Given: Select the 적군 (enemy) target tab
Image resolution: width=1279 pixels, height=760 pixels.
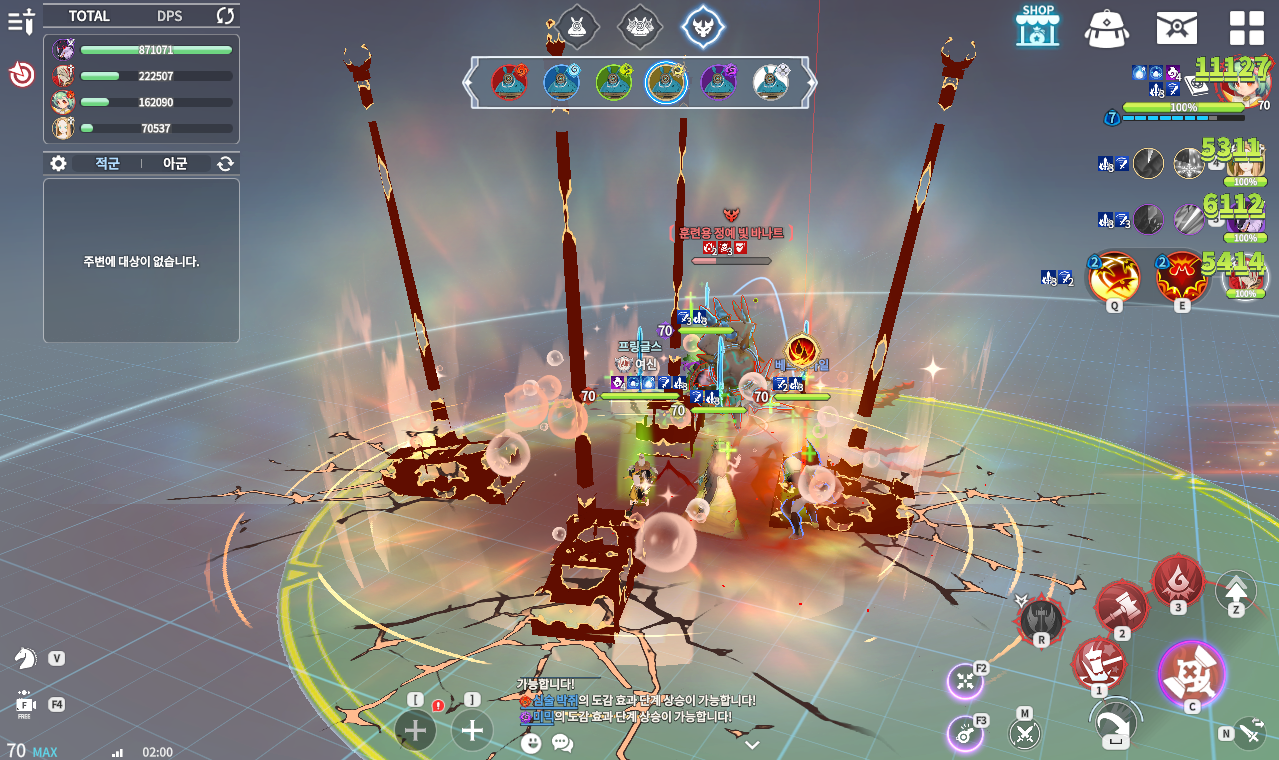Looking at the screenshot, I should tap(107, 163).
